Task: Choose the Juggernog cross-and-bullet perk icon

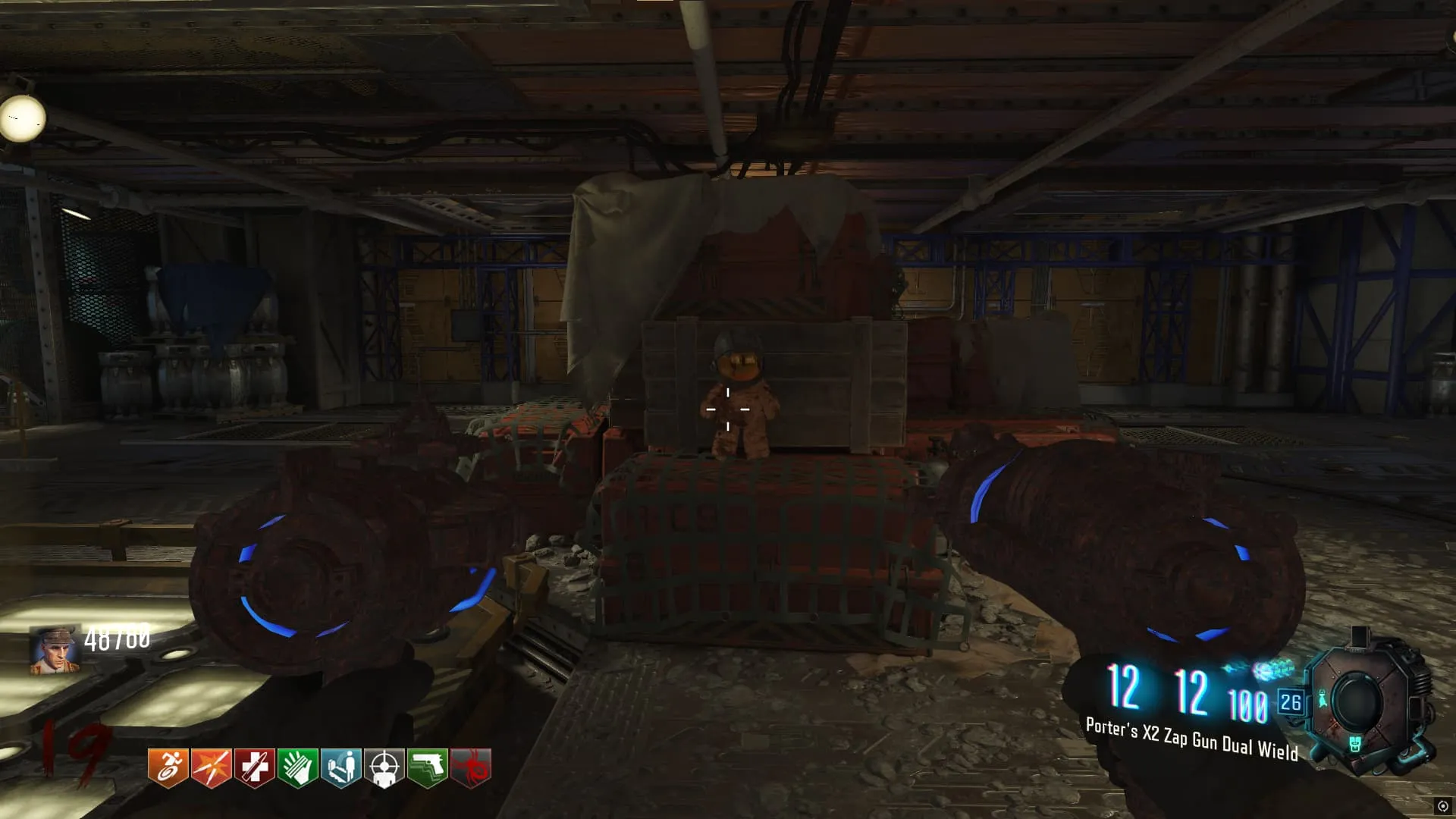Action: click(254, 767)
